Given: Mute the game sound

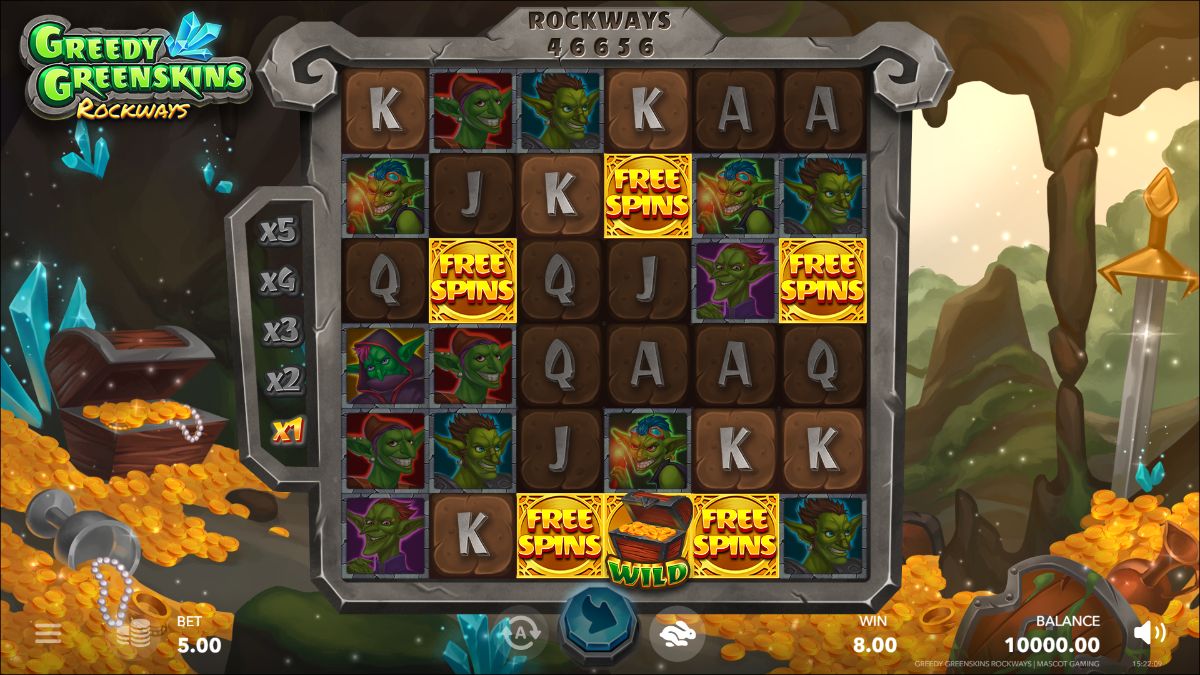Looking at the screenshot, I should 1150,632.
